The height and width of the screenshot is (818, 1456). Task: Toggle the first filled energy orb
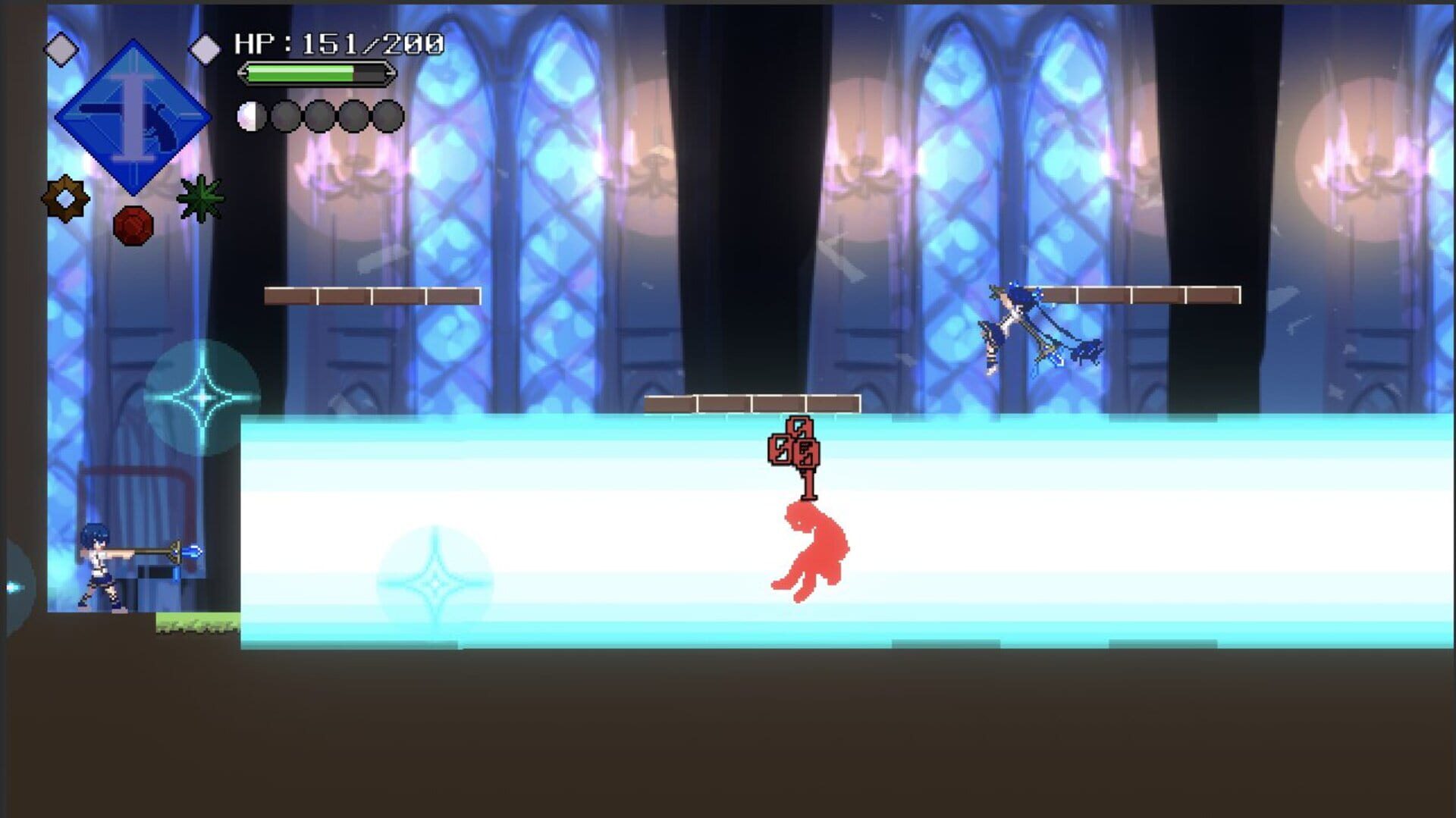coord(251,115)
